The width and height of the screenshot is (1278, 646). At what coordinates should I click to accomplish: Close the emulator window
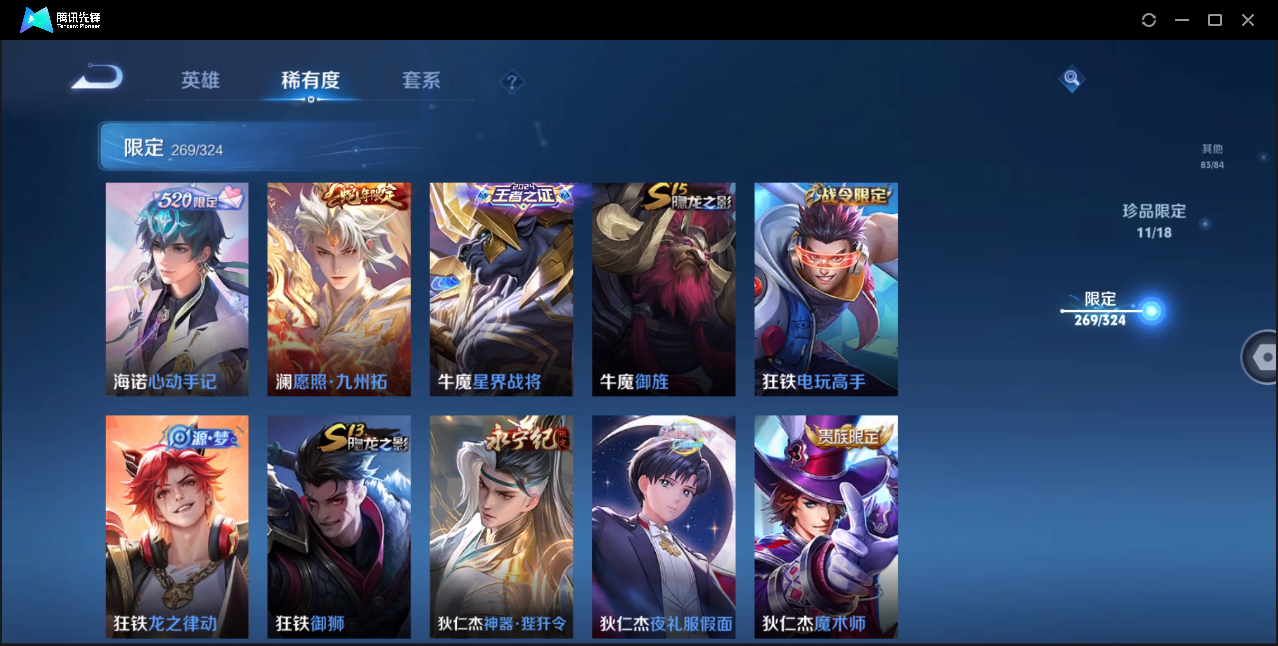coord(1248,20)
